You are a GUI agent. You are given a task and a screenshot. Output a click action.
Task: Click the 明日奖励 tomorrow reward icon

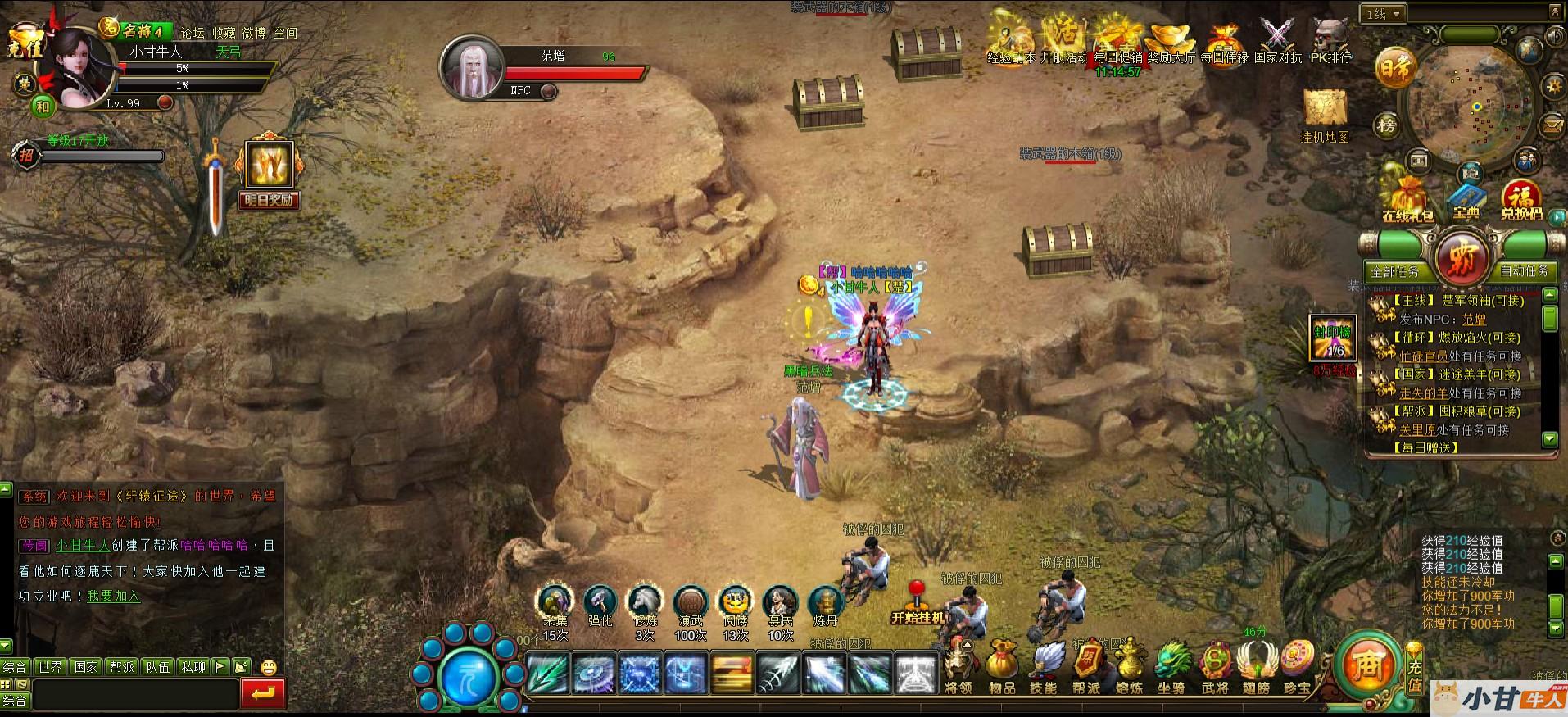(268, 175)
